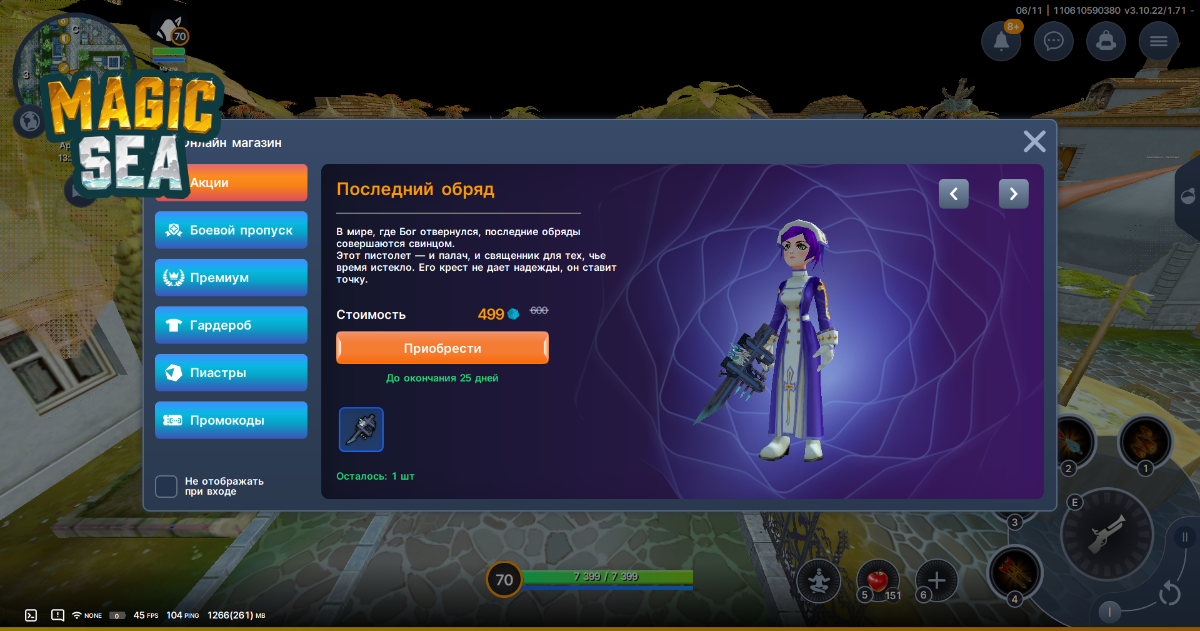
Task: Activate the meditation pose ability
Action: (x=818, y=580)
